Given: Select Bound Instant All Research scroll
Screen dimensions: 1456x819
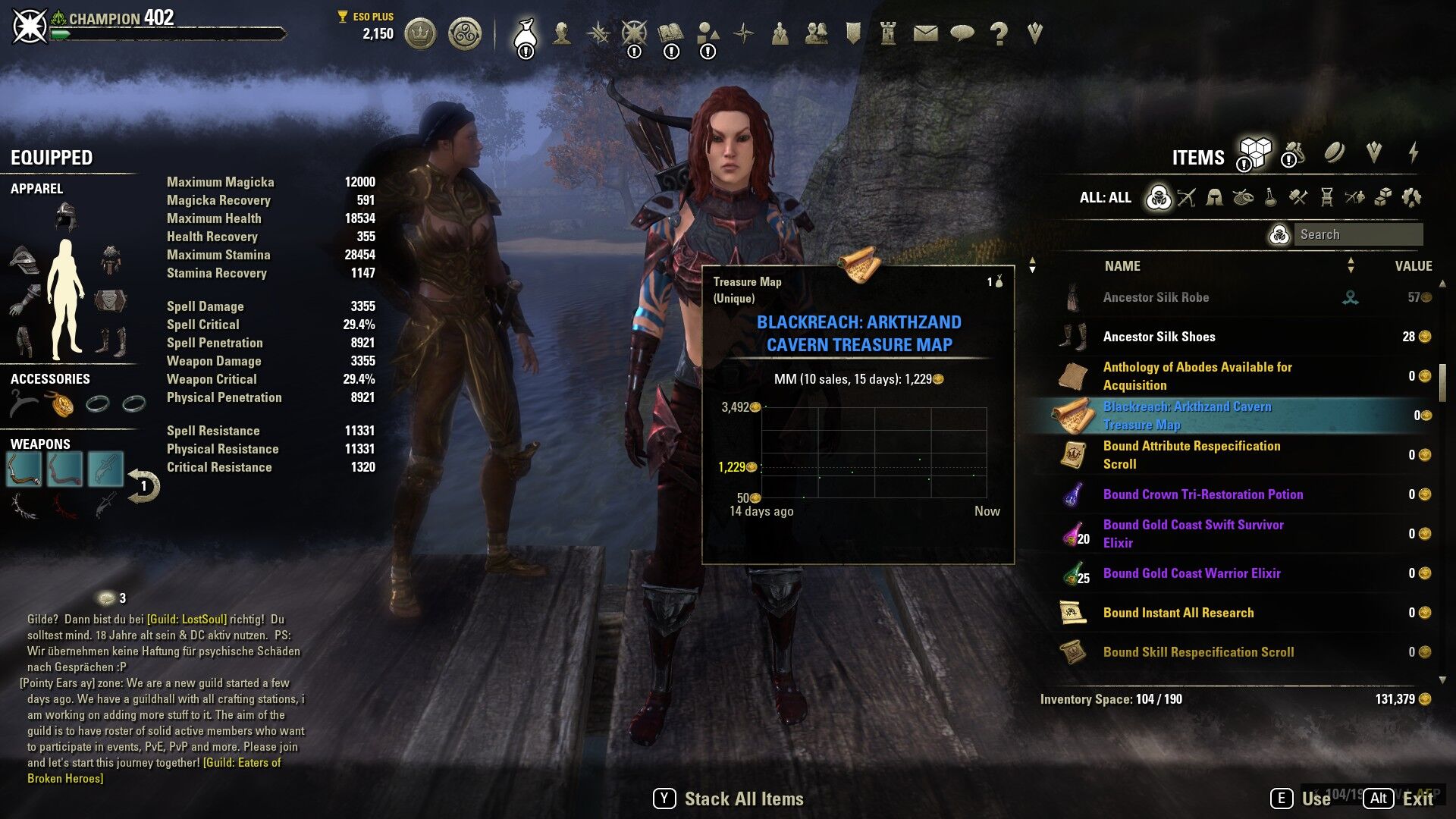Looking at the screenshot, I should [x=1178, y=613].
